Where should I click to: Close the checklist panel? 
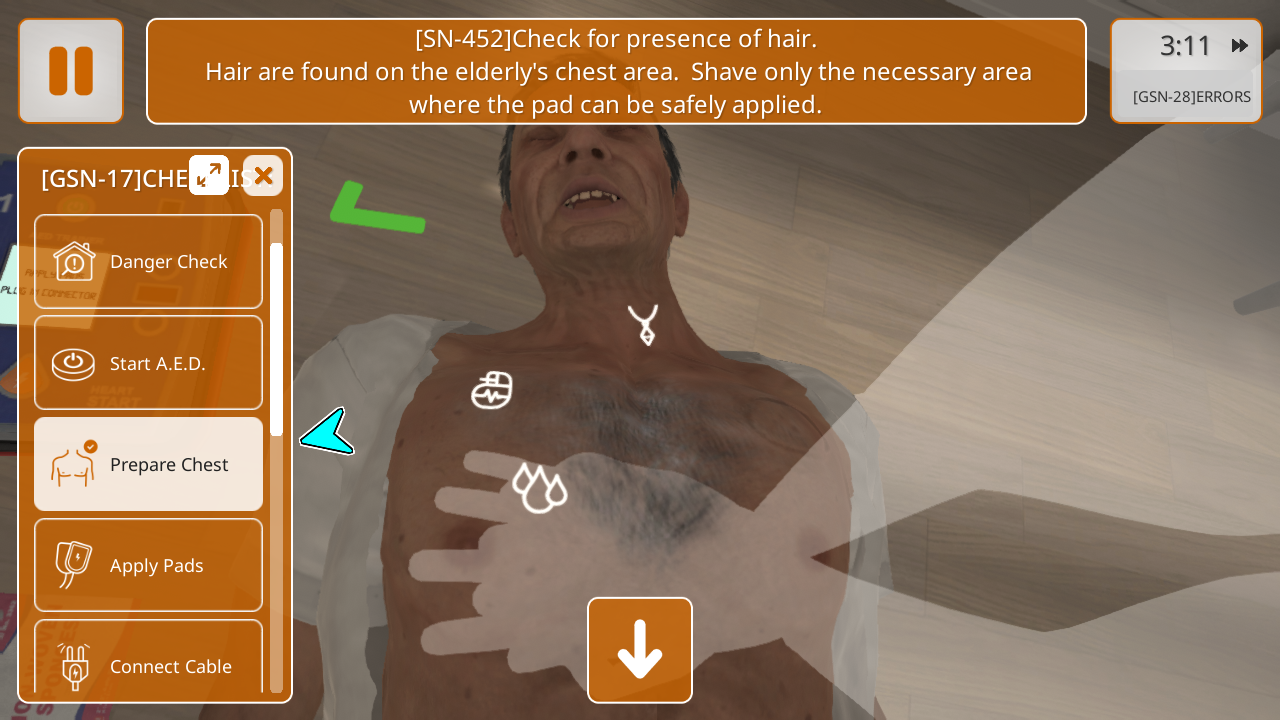pos(263,176)
